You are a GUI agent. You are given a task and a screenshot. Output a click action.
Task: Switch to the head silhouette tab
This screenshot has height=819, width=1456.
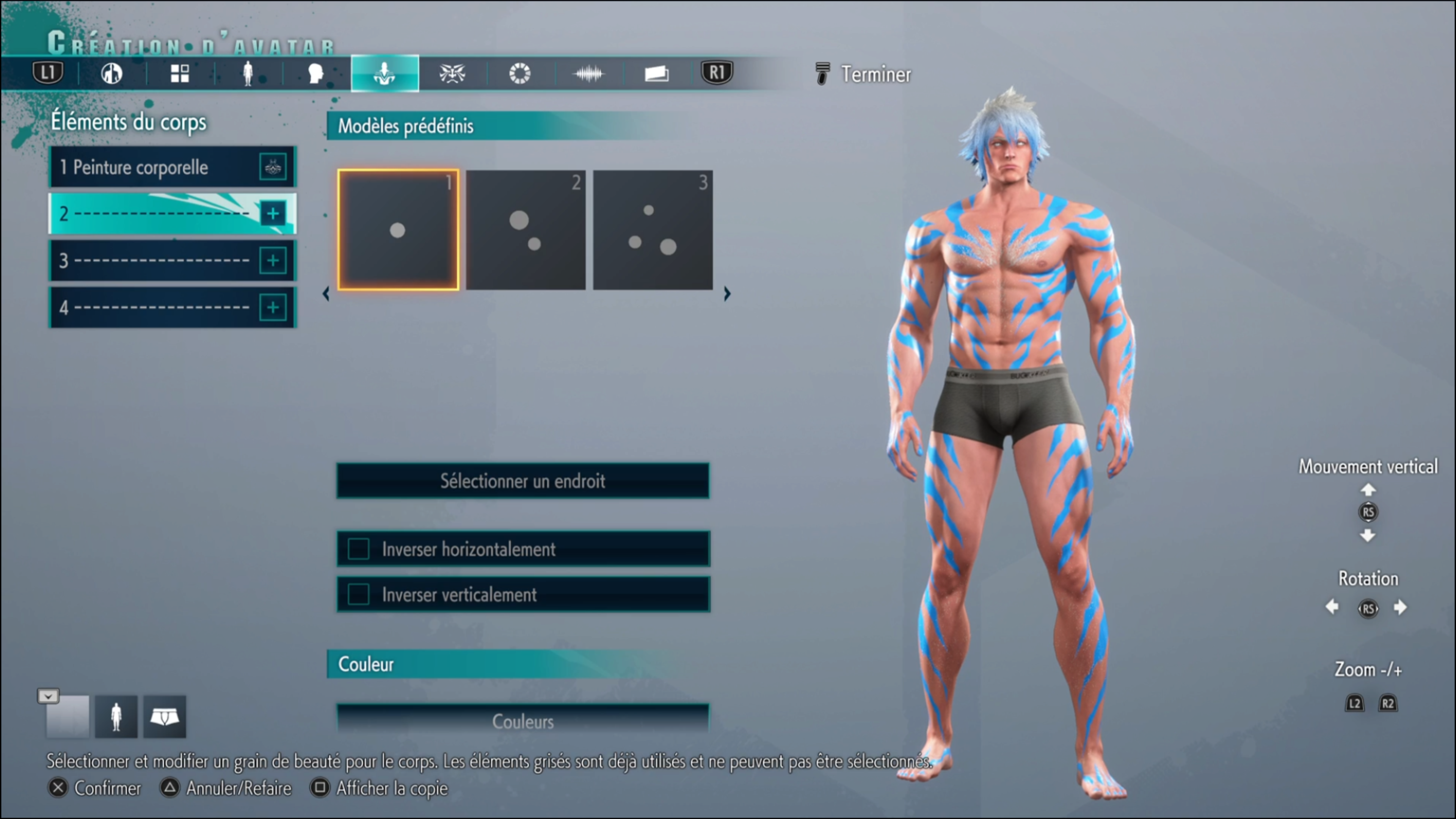point(315,74)
